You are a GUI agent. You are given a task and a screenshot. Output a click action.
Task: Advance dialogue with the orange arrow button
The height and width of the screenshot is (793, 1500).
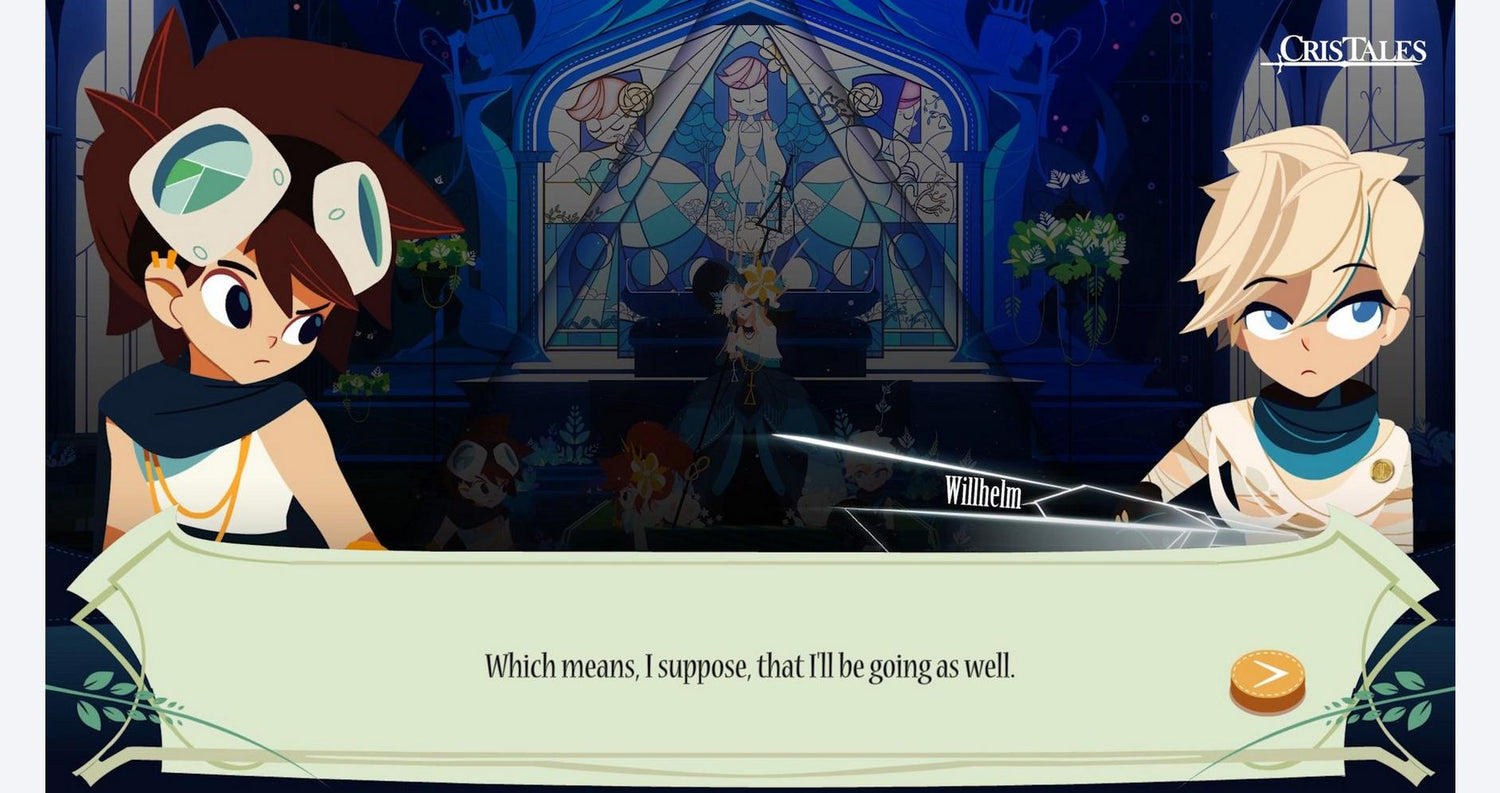click(1267, 677)
